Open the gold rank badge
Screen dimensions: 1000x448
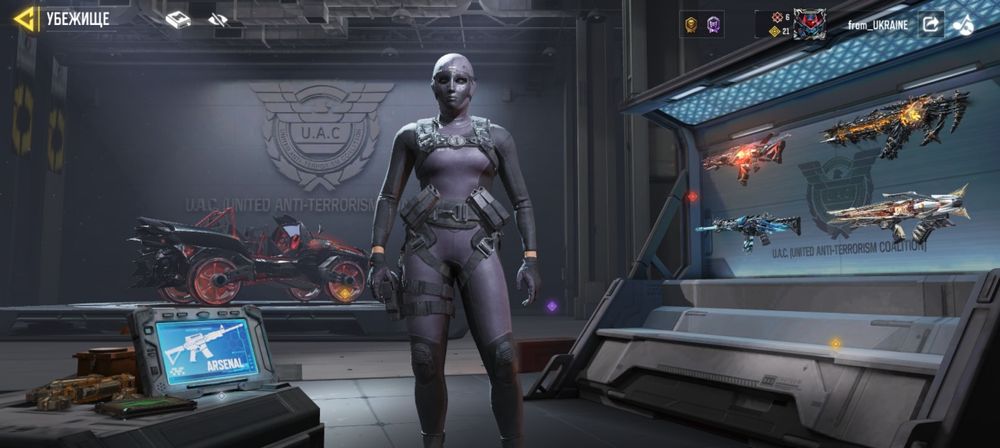point(690,24)
